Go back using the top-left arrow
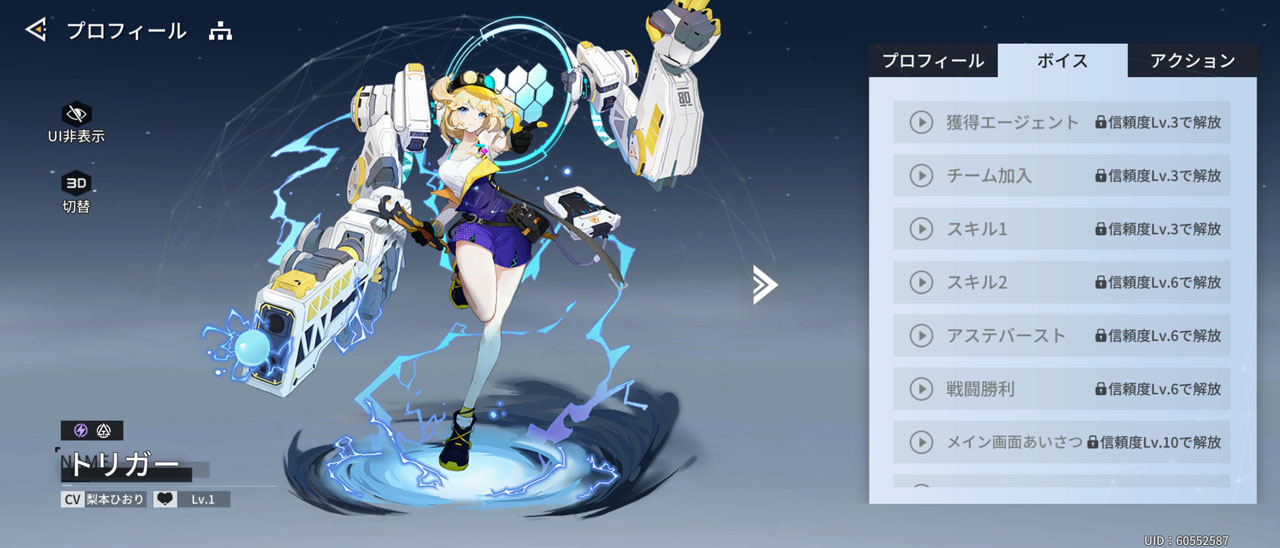 [36, 30]
